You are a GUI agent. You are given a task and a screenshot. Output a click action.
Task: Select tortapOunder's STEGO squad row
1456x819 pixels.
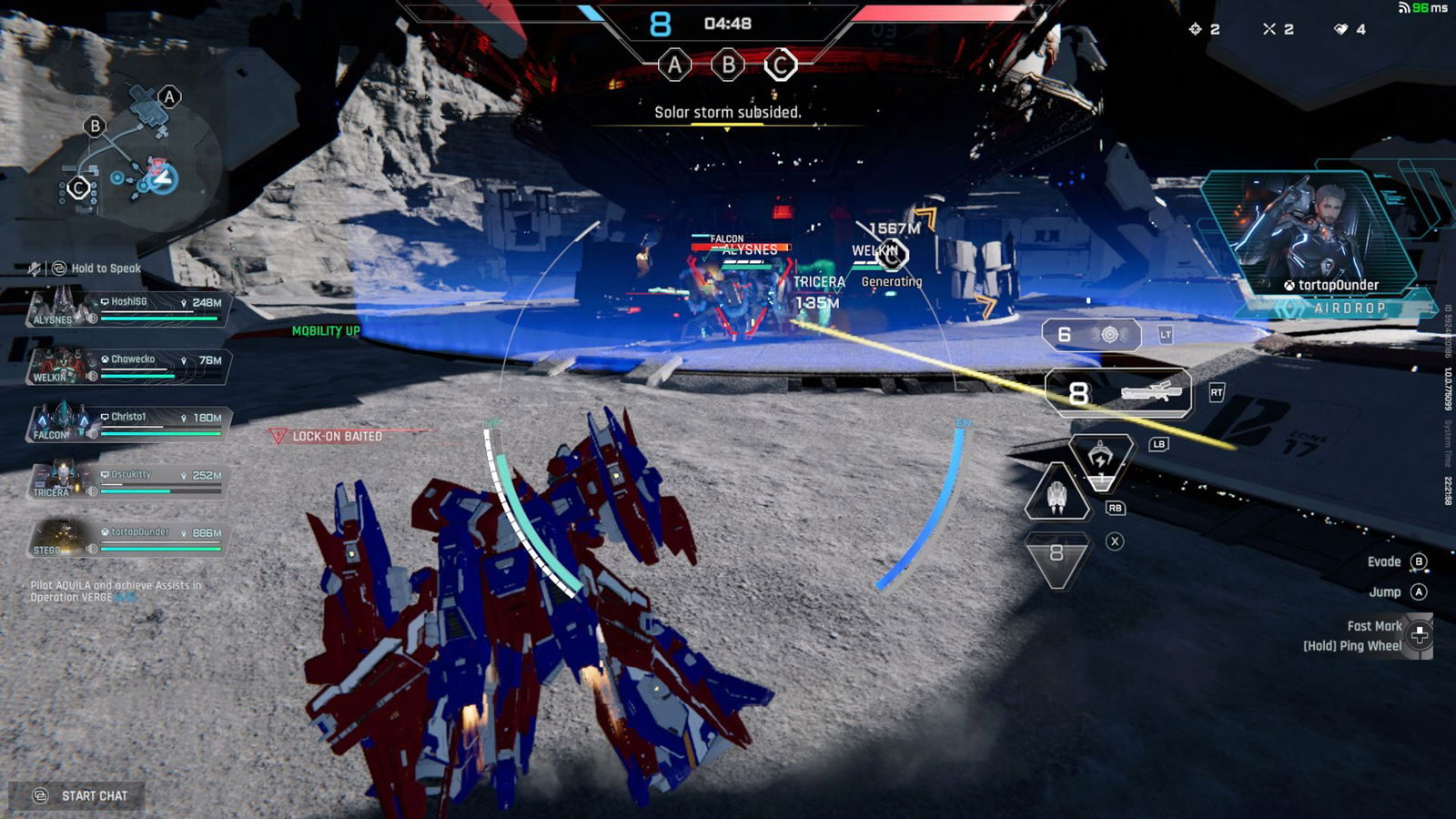[127, 538]
